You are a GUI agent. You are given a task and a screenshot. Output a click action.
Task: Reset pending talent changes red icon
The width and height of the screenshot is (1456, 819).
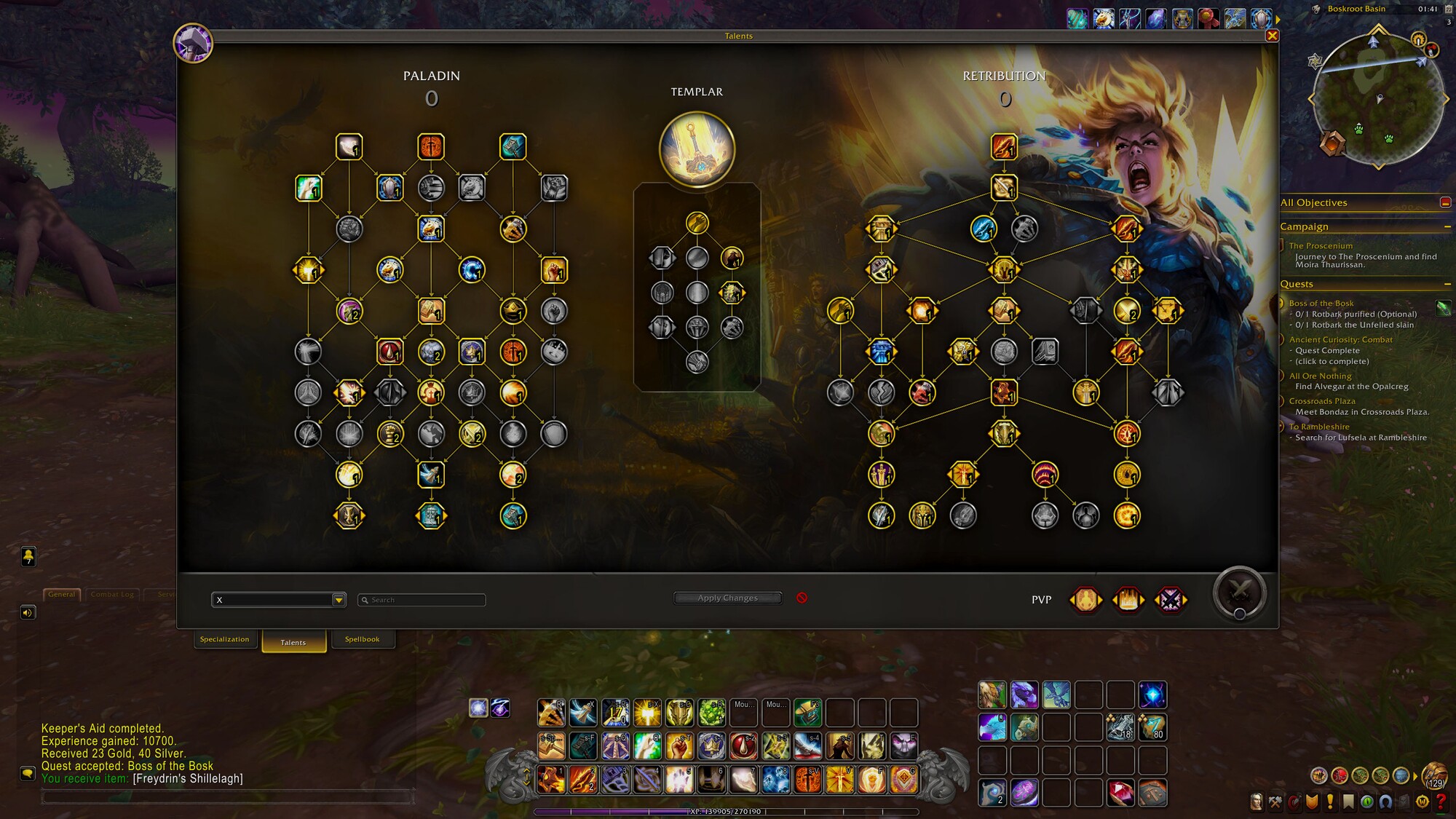click(x=802, y=598)
